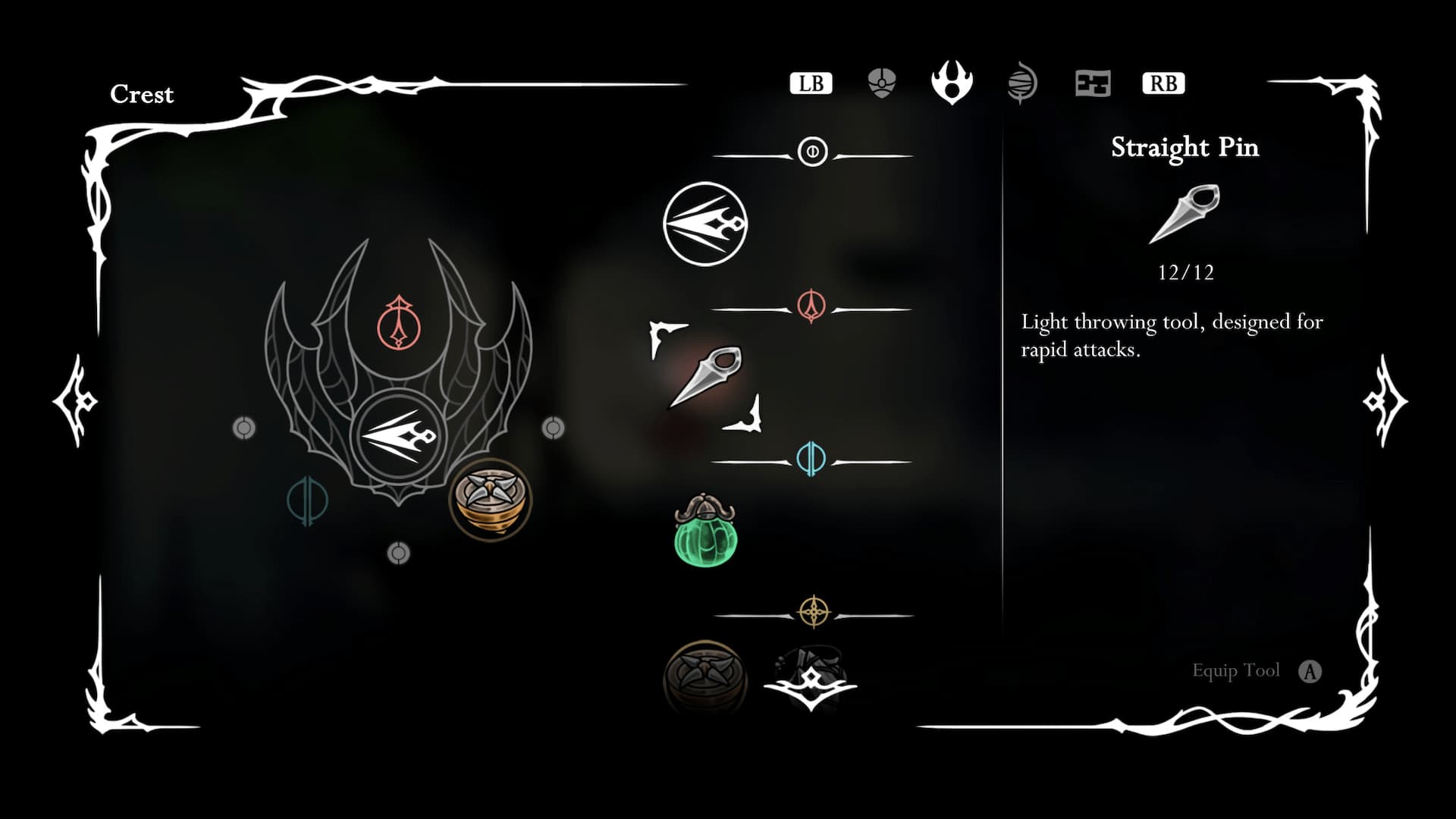
Task: Open the blue tool slot beside the crest
Action: (307, 500)
